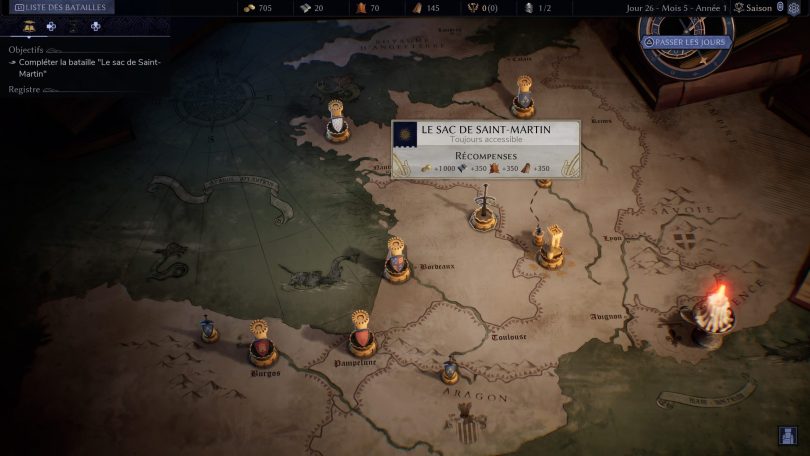The height and width of the screenshot is (456, 810).
Task: Select the small shield marker west of Burgos
Action: [x=208, y=329]
